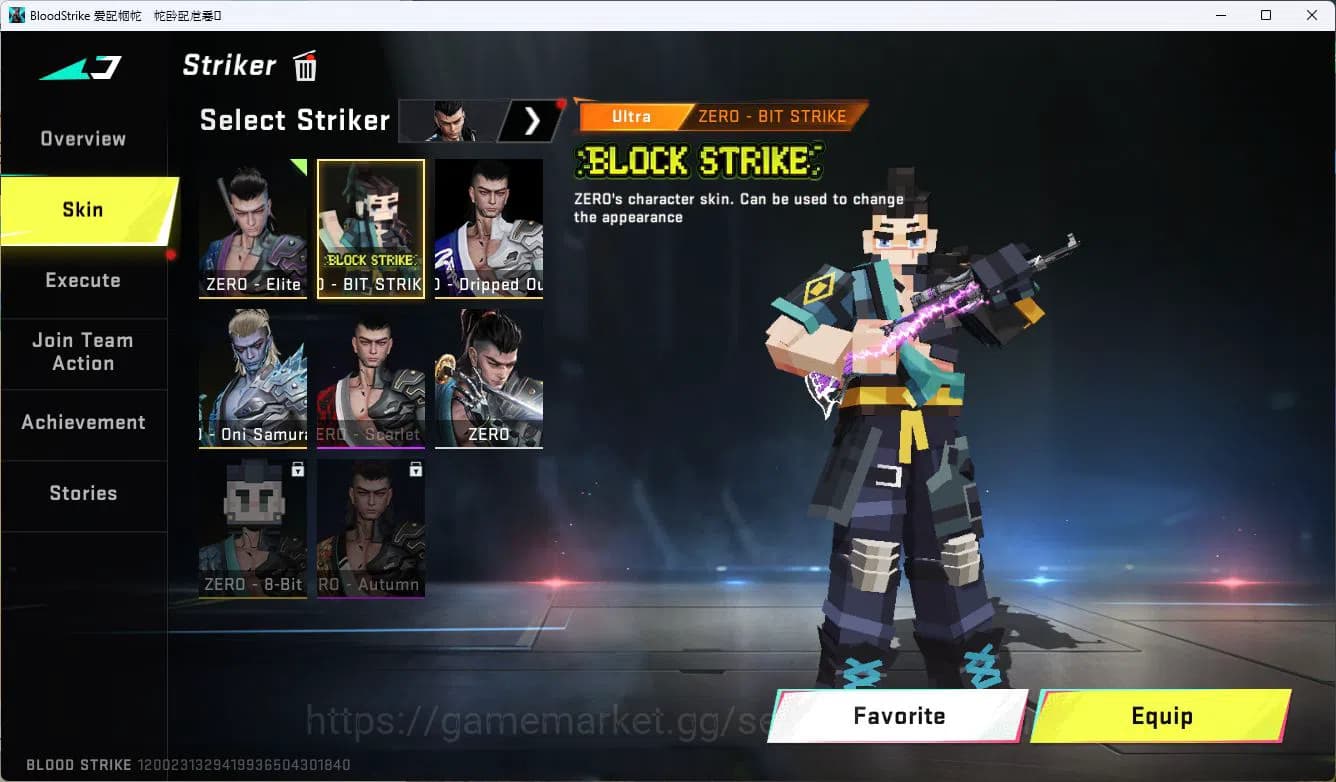Select the ZERO - Scarlet skin
1336x782 pixels.
pos(370,380)
